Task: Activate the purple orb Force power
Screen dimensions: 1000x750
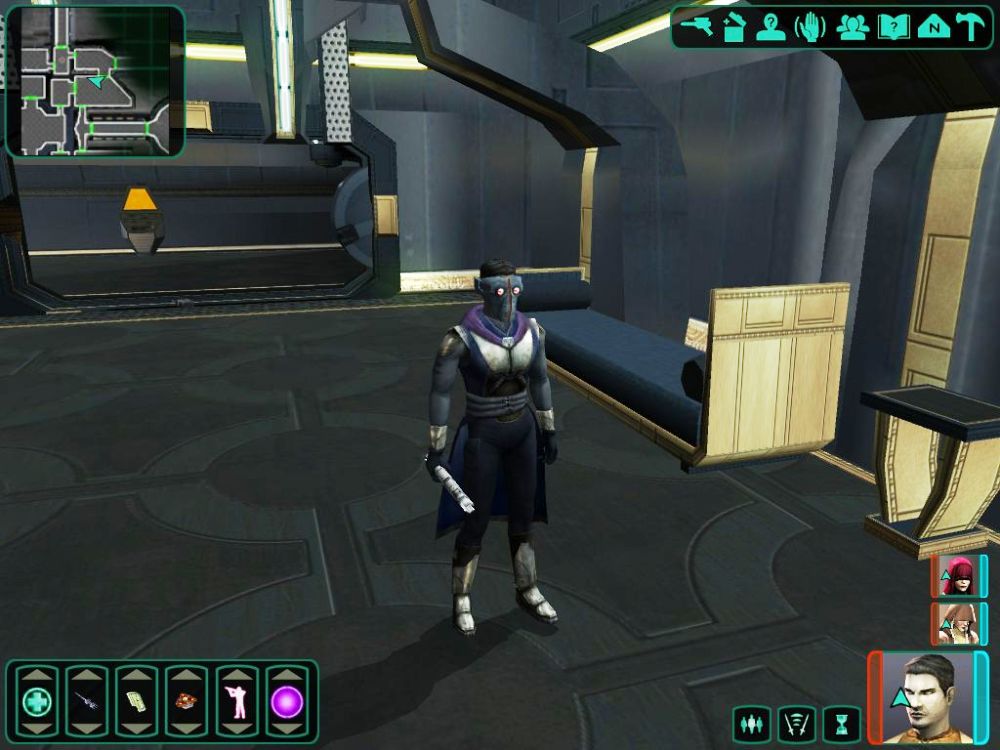Action: [287, 702]
